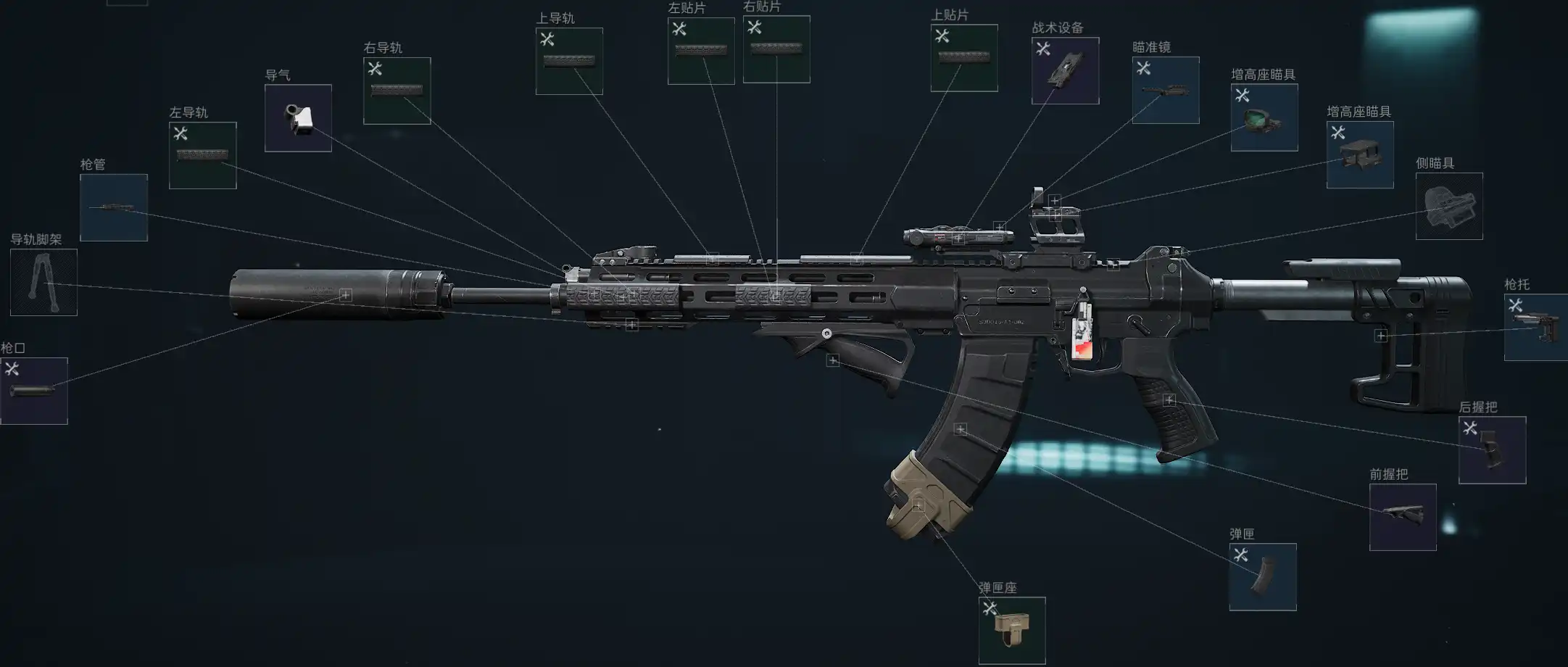Select the 弹匣 magazine slot

[x=1263, y=577]
